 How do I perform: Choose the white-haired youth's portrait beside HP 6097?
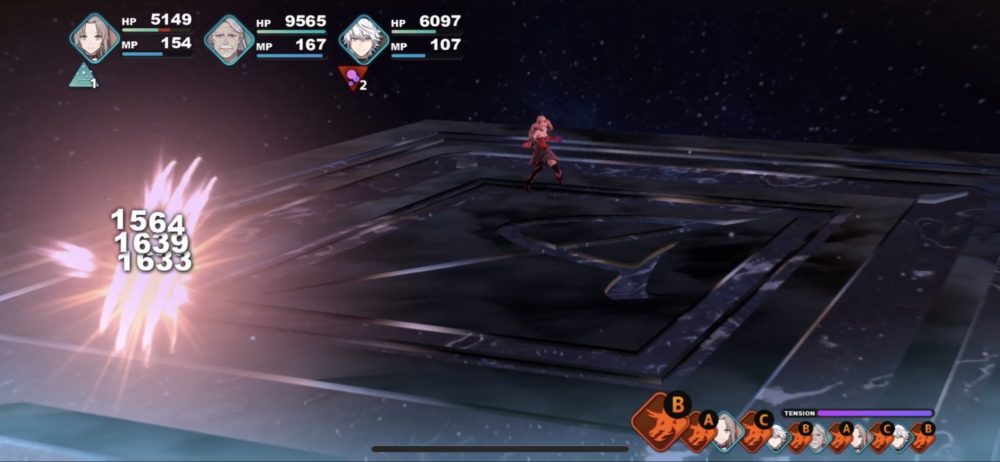[x=363, y=39]
